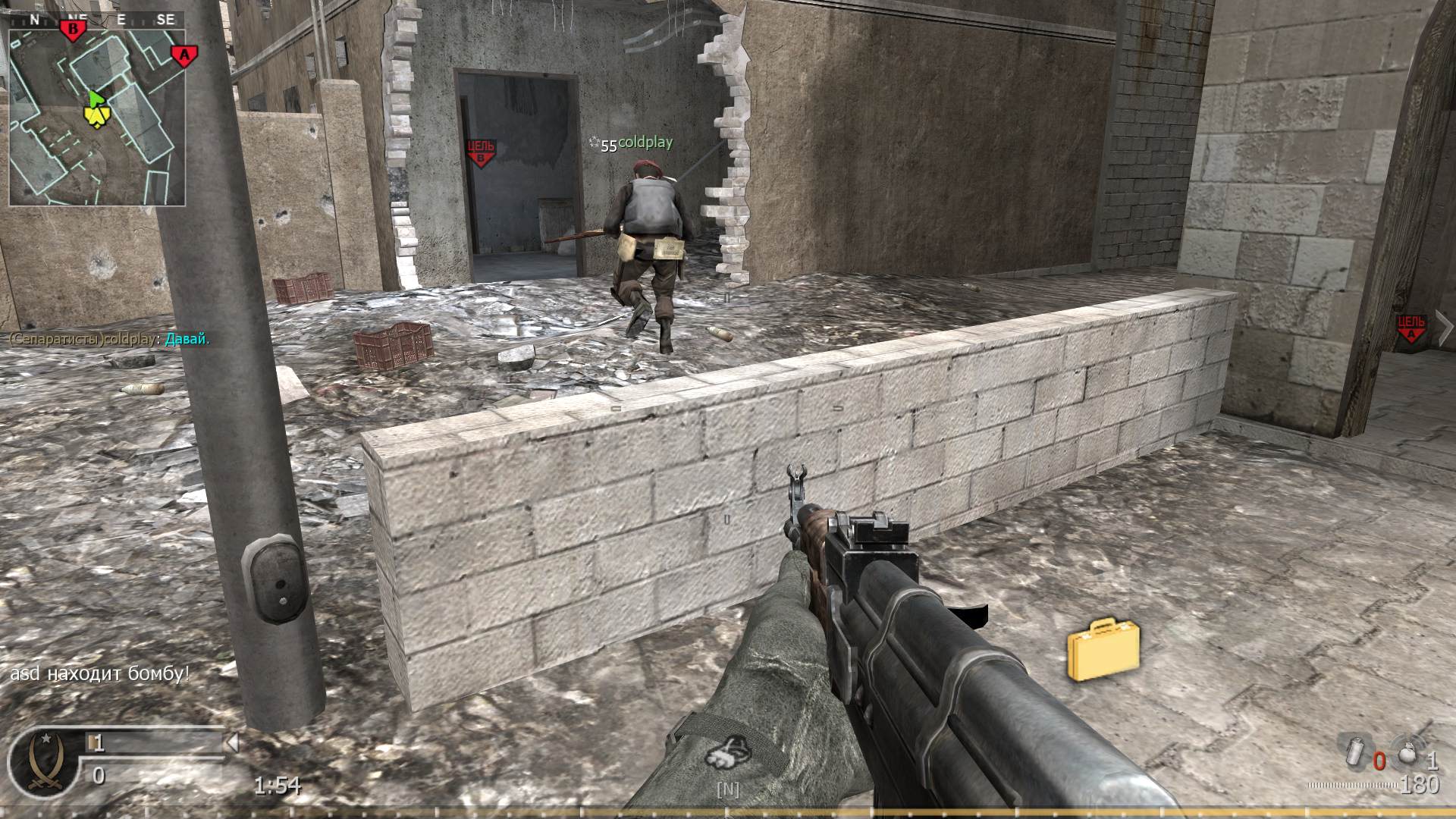Screen dimensions: 1456x819
Task: Click the red B marker on the minimap
Action: click(74, 29)
